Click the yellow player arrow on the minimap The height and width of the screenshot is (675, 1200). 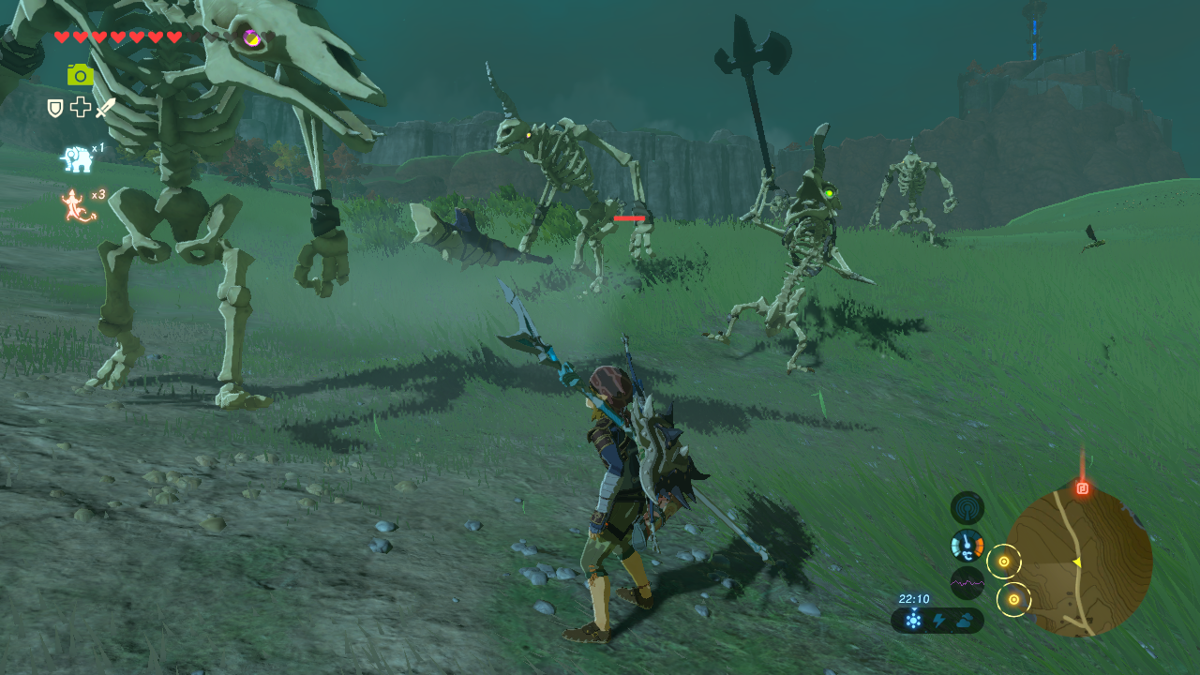[x=1077, y=563]
